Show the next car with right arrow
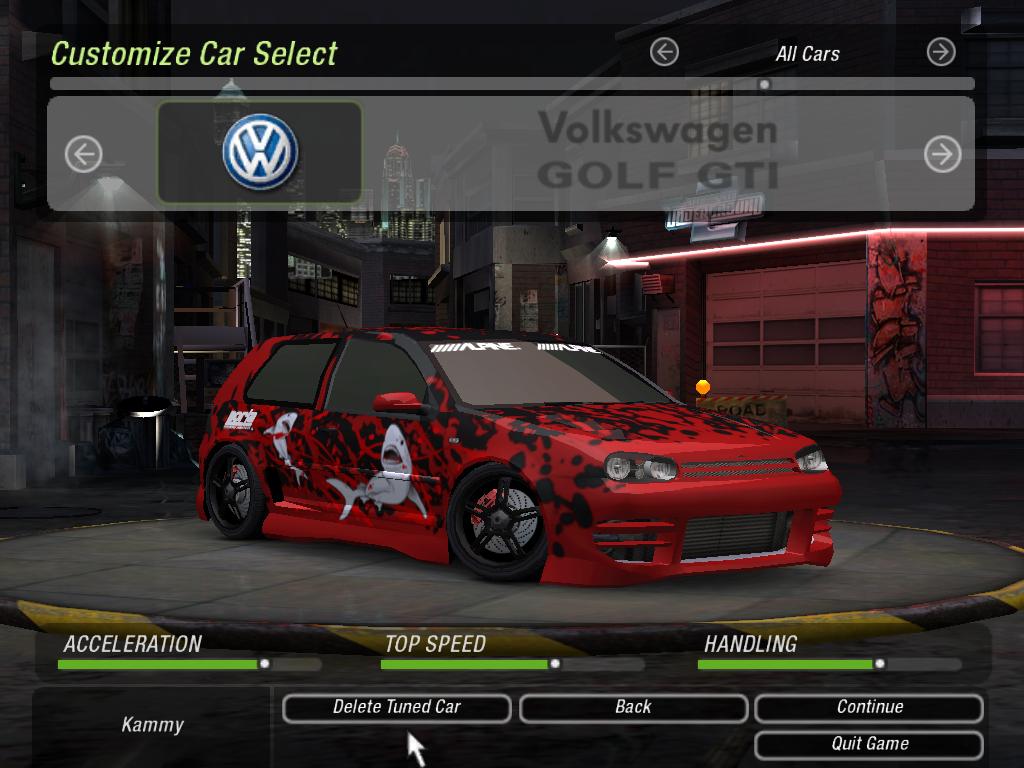The height and width of the screenshot is (768, 1024). point(942,154)
